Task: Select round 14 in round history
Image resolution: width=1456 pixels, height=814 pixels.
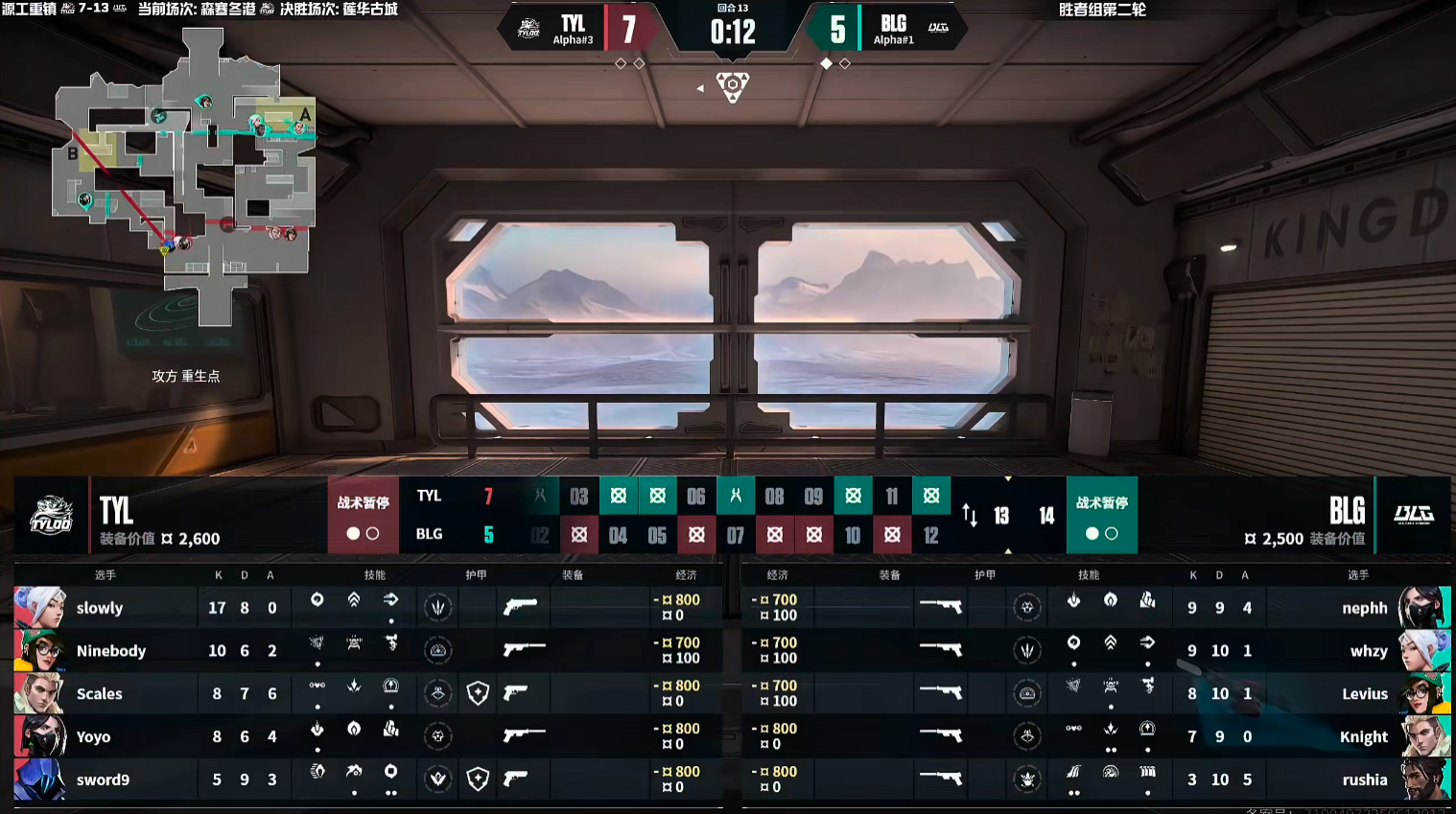Action: pos(1046,516)
